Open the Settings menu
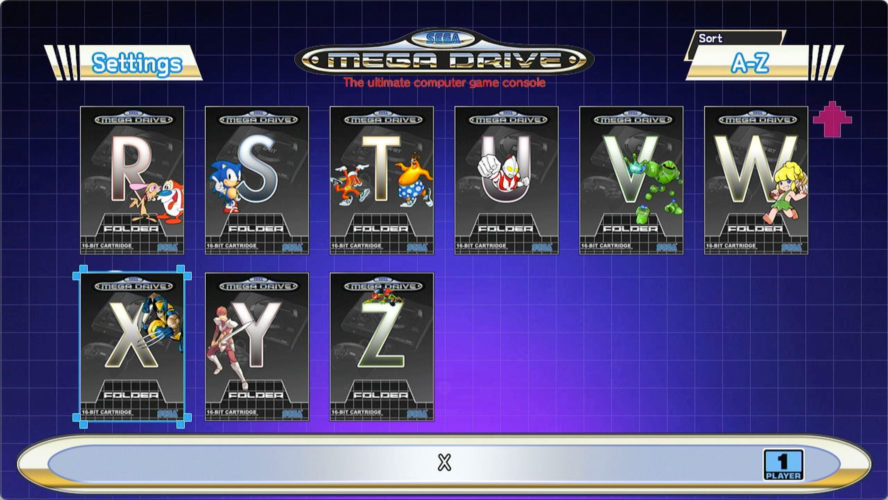This screenshot has width=888, height=500. 136,64
